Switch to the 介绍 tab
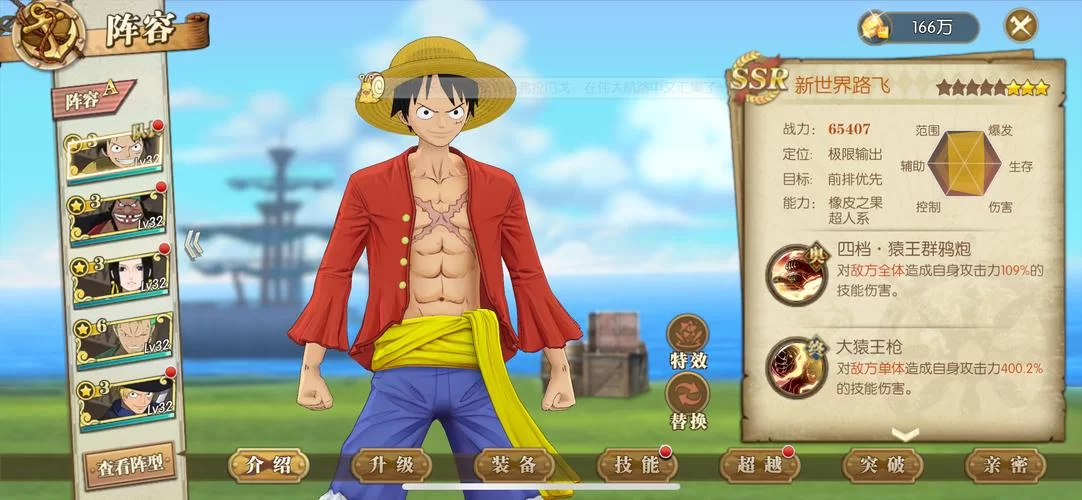Viewport: 1082px width, 500px height. pyautogui.click(x=269, y=465)
